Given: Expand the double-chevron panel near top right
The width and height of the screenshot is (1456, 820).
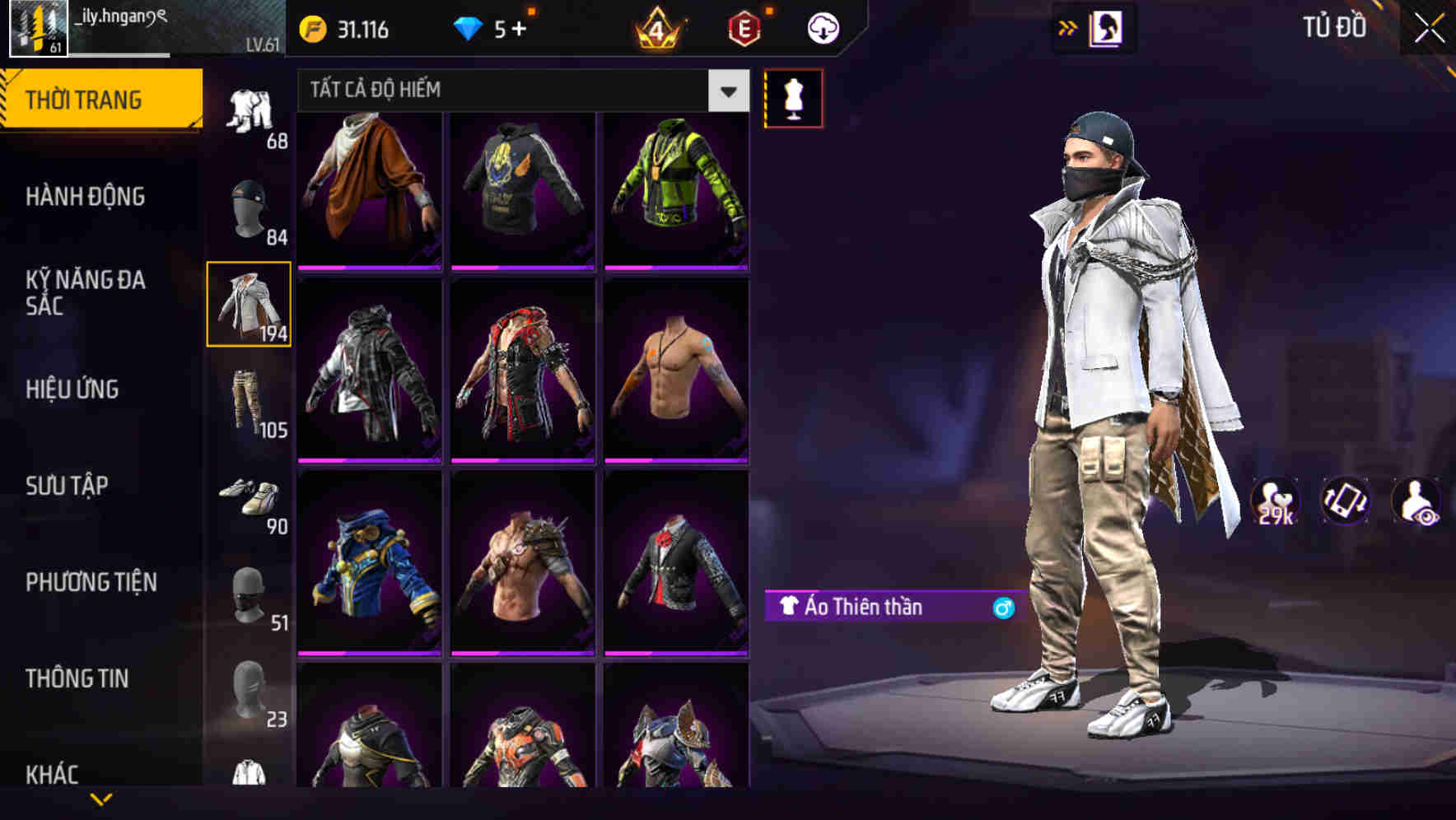Looking at the screenshot, I should point(1068,26).
